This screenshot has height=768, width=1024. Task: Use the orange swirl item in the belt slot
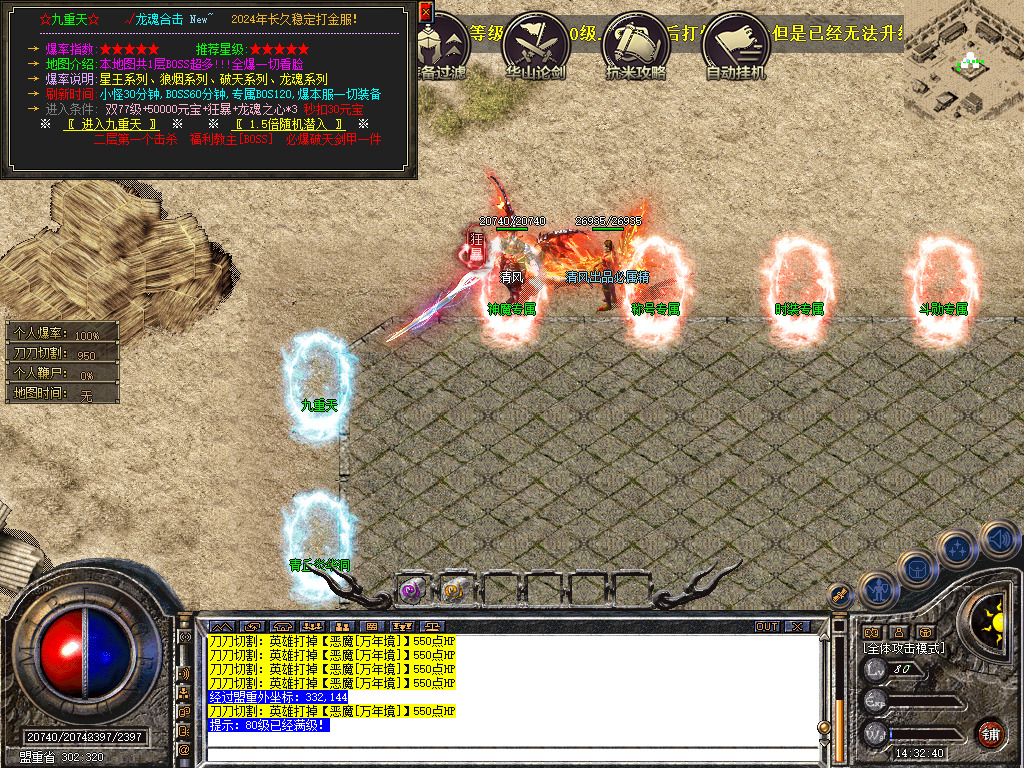[x=454, y=590]
